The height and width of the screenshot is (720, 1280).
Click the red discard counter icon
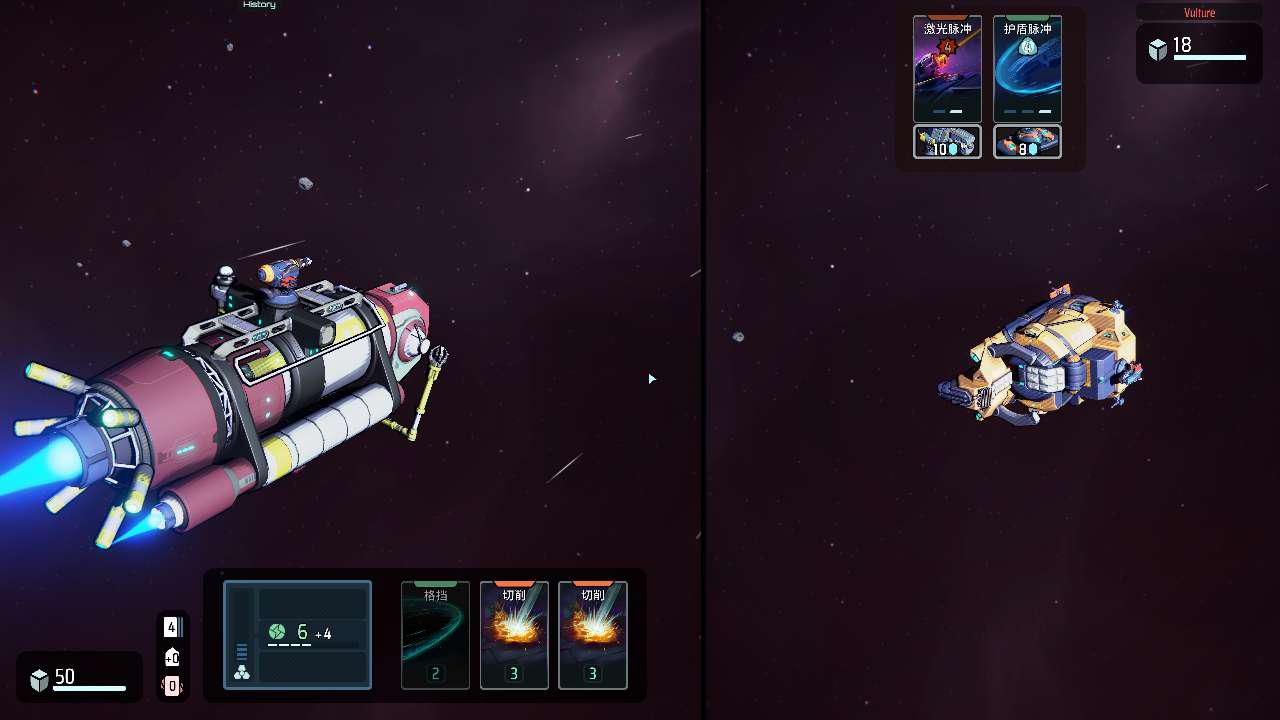[x=172, y=686]
